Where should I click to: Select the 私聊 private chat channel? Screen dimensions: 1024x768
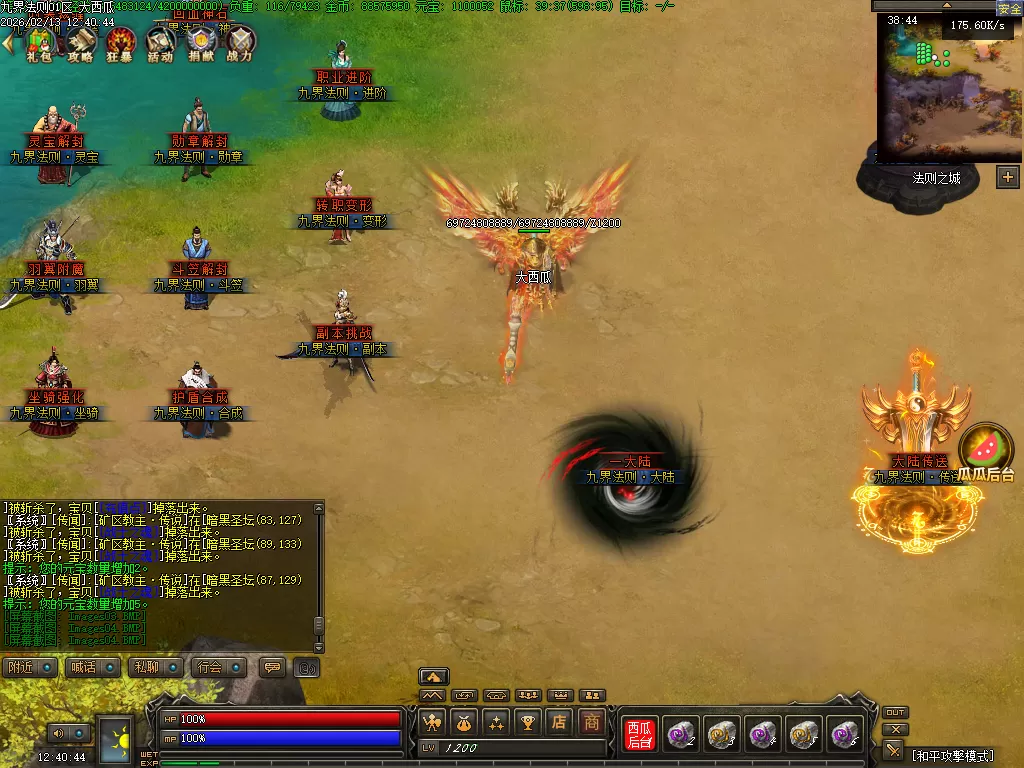(155, 667)
